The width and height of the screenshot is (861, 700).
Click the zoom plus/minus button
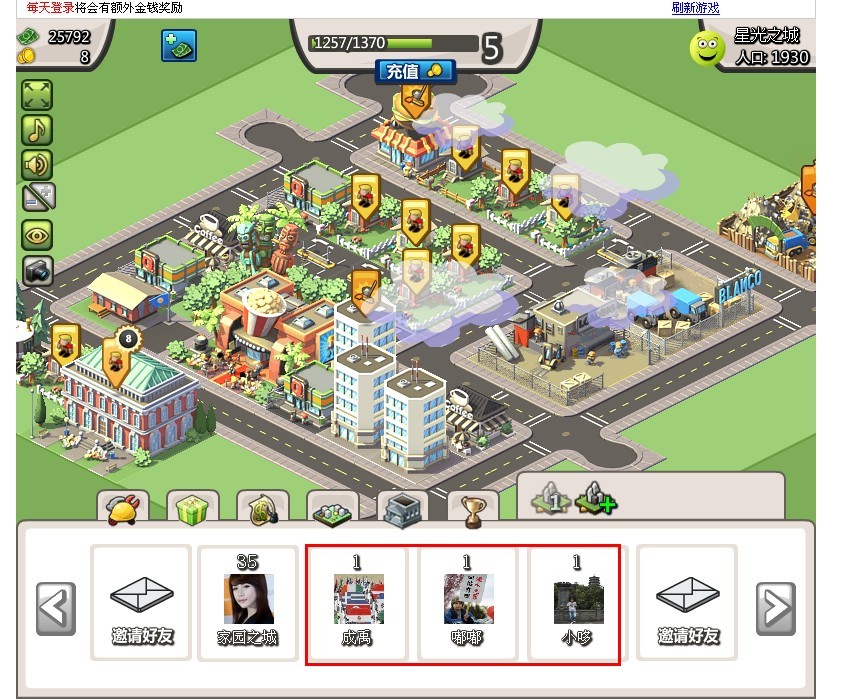37,197
